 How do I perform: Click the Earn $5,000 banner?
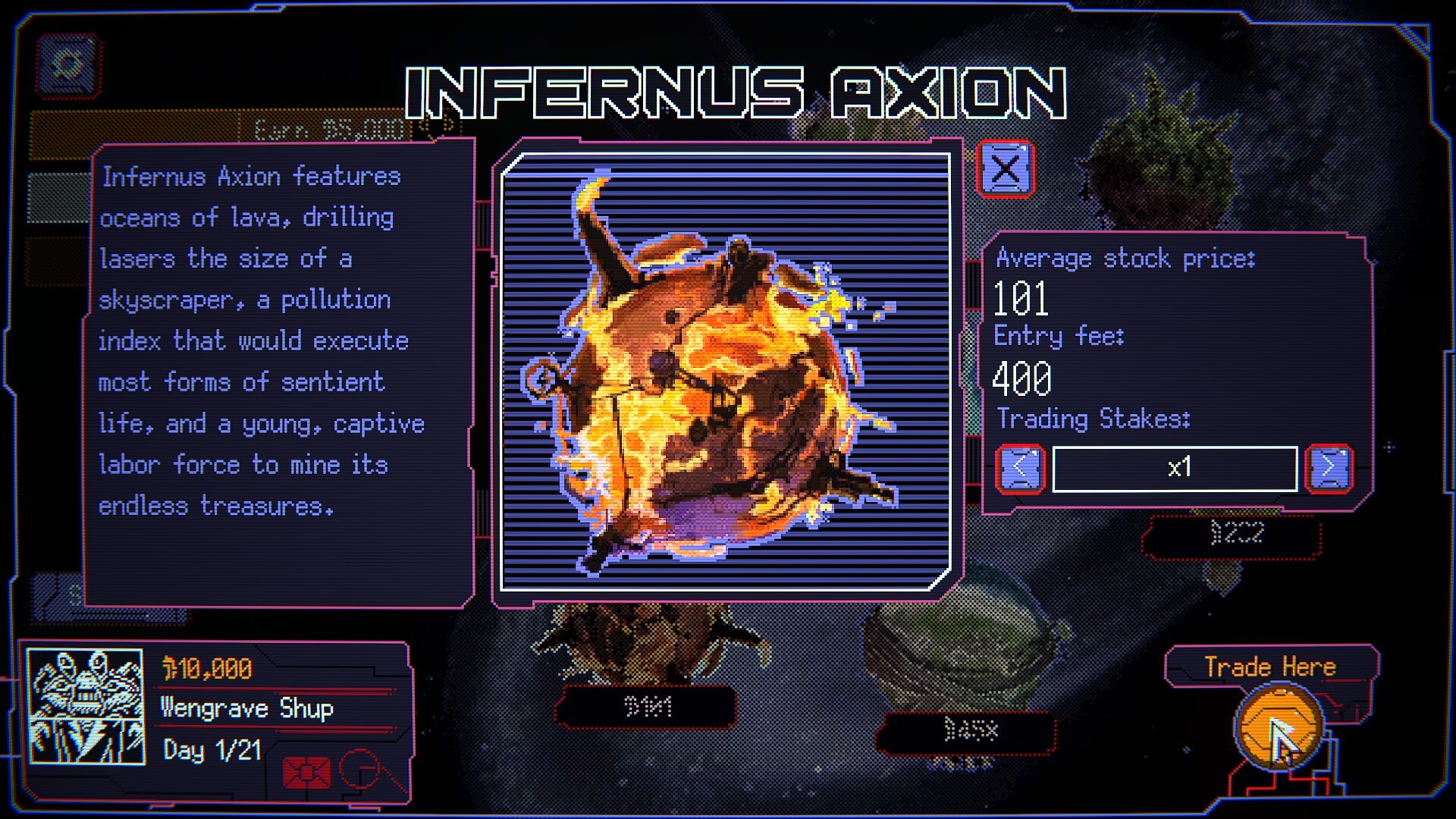point(326,130)
